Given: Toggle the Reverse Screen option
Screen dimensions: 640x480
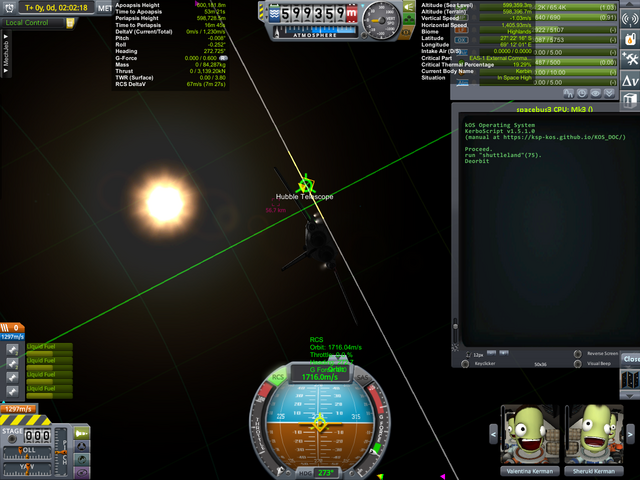Looking at the screenshot, I should pyautogui.click(x=577, y=353).
